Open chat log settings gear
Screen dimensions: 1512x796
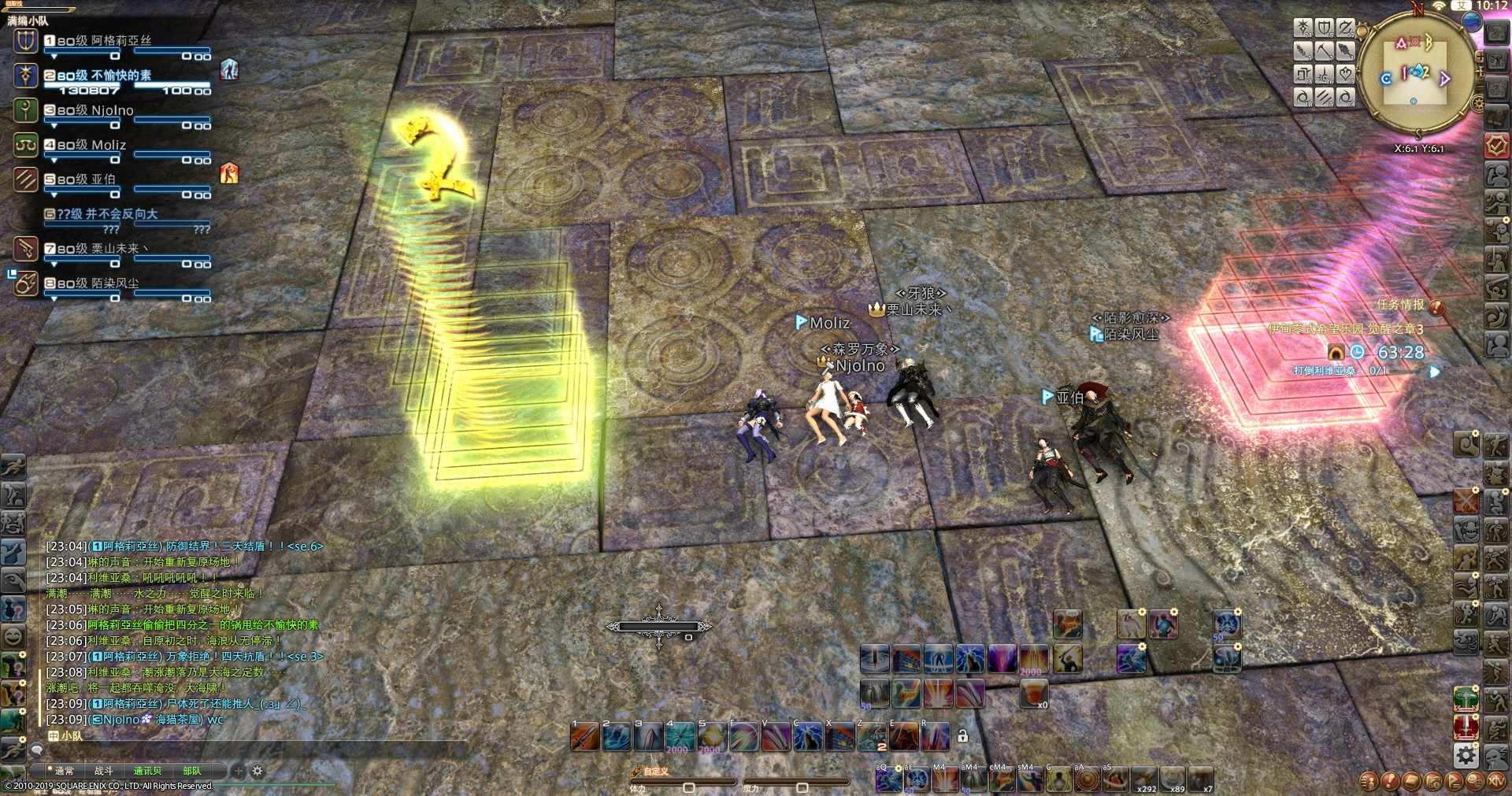pyautogui.click(x=257, y=771)
